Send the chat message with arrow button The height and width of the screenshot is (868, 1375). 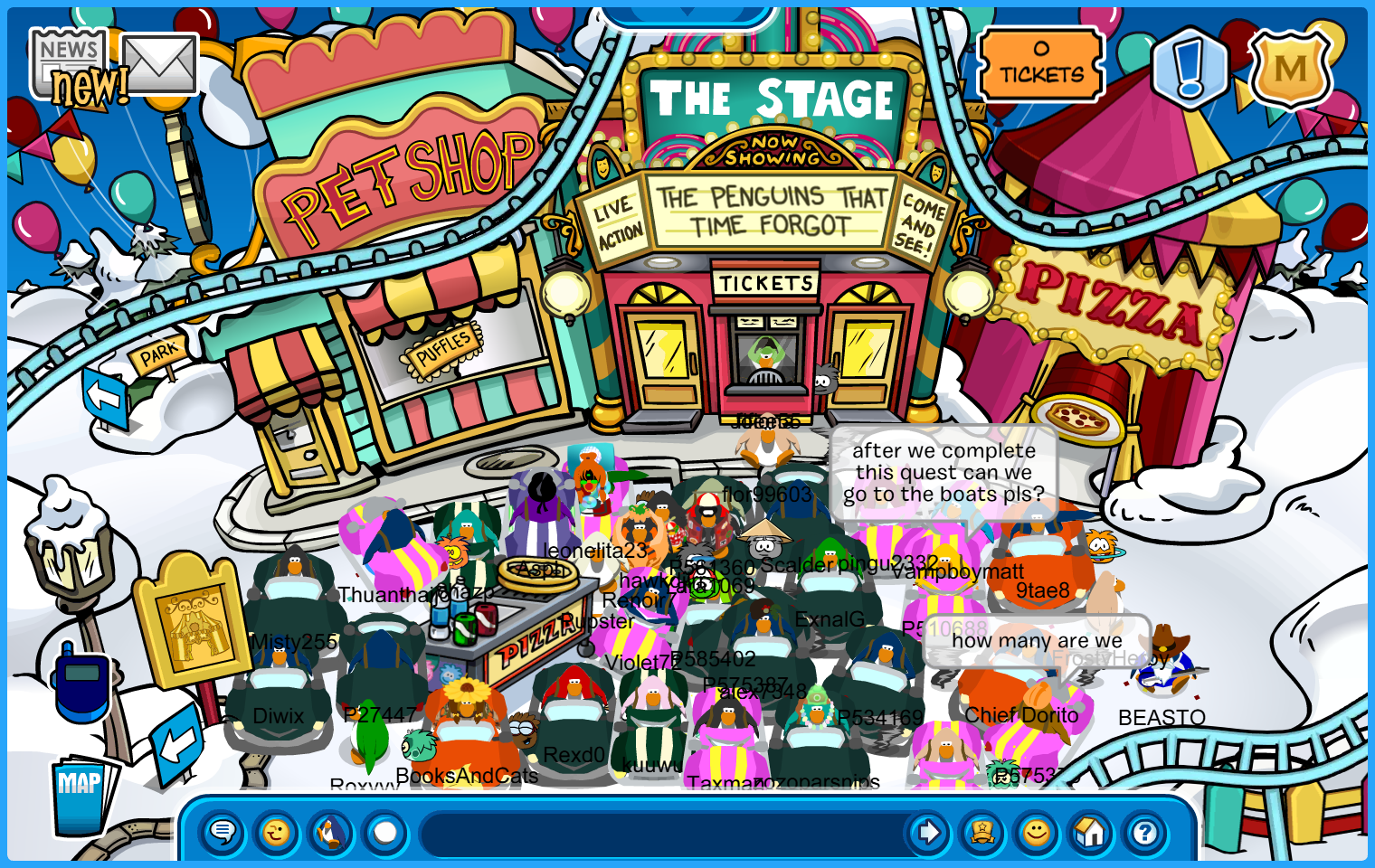click(928, 832)
